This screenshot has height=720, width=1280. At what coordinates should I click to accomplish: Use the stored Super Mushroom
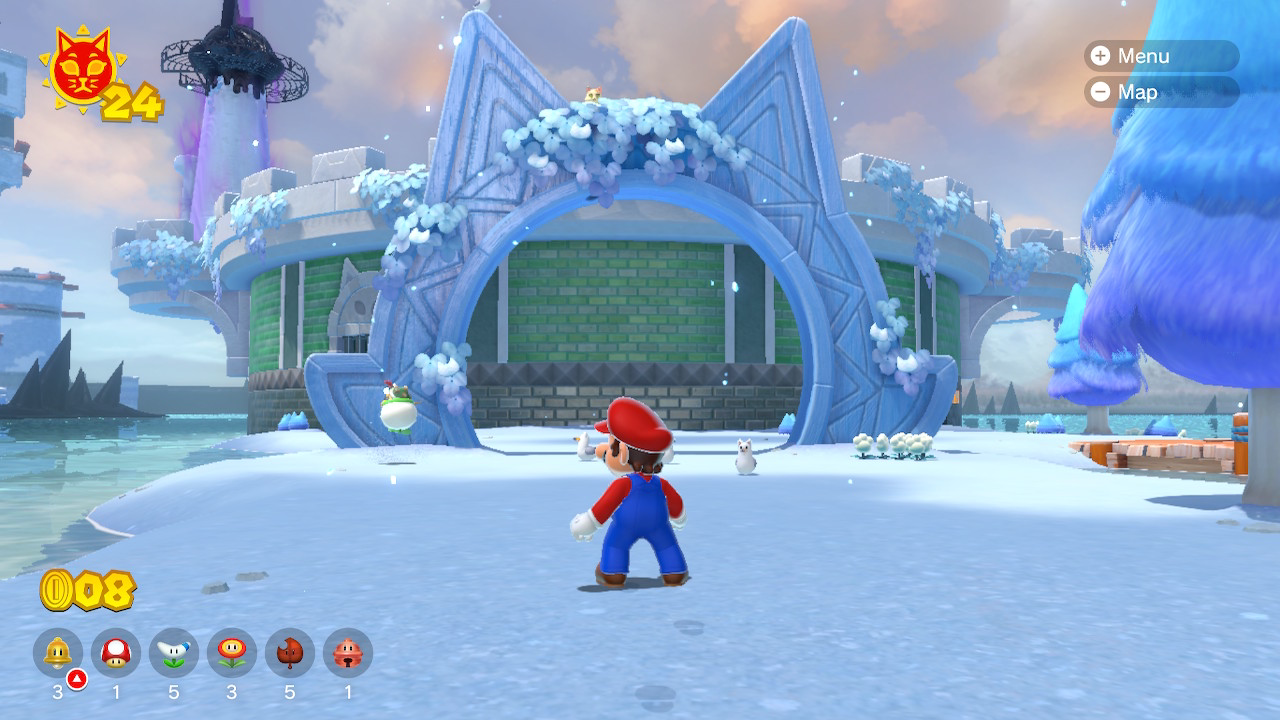click(116, 653)
